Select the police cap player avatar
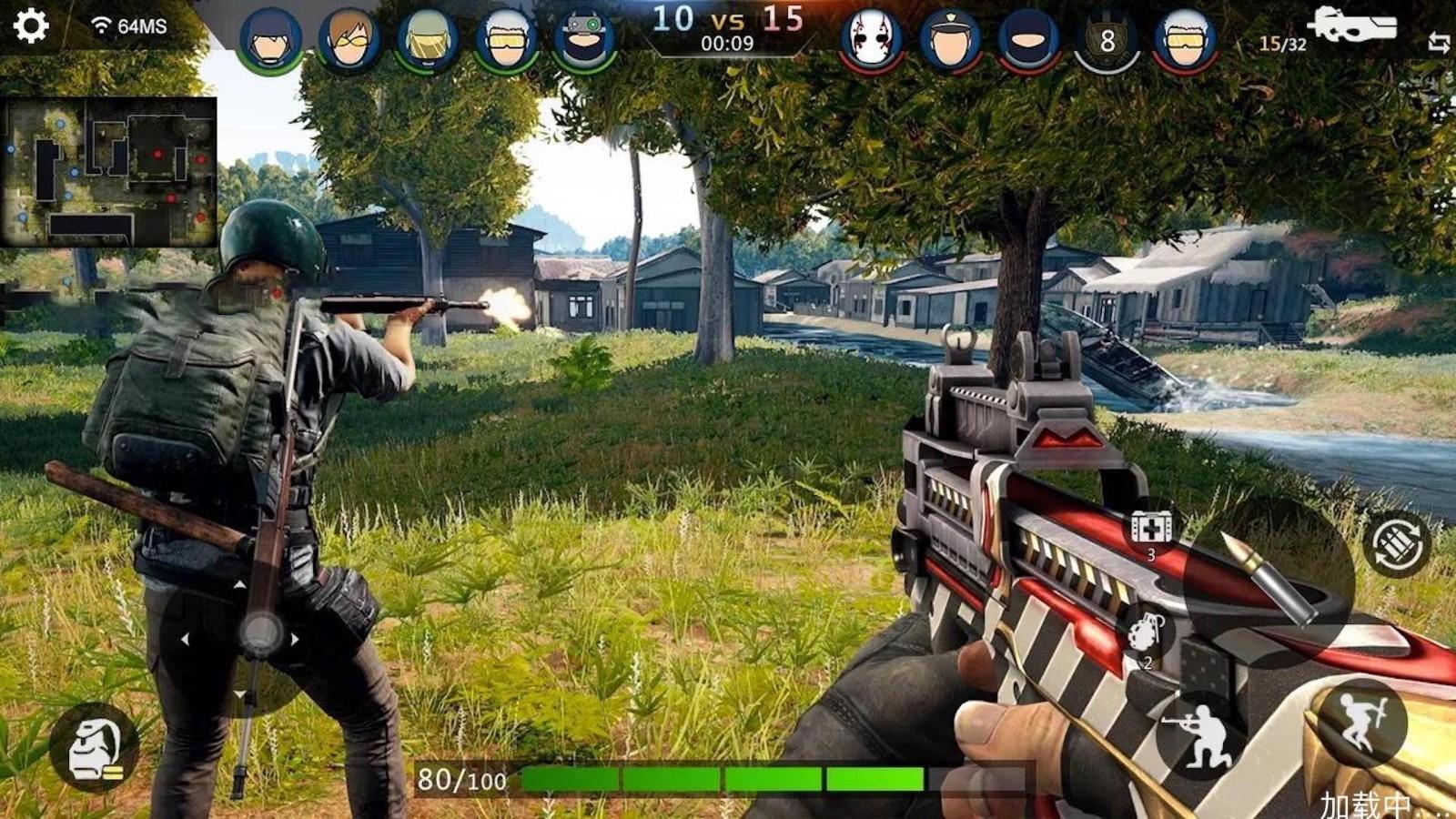 coord(950,40)
